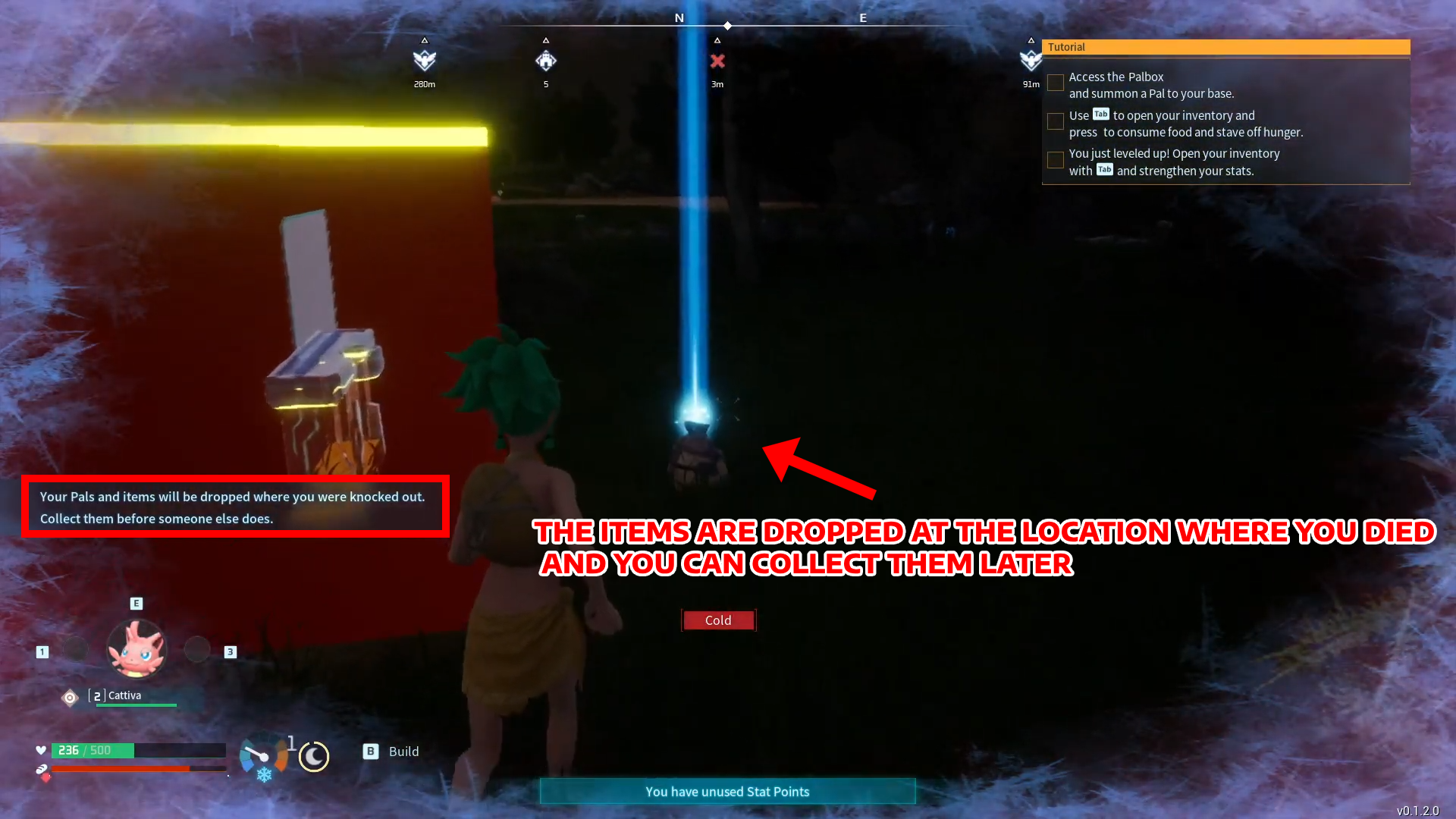Check off the Access the Palbox tutorial task

(x=1055, y=83)
